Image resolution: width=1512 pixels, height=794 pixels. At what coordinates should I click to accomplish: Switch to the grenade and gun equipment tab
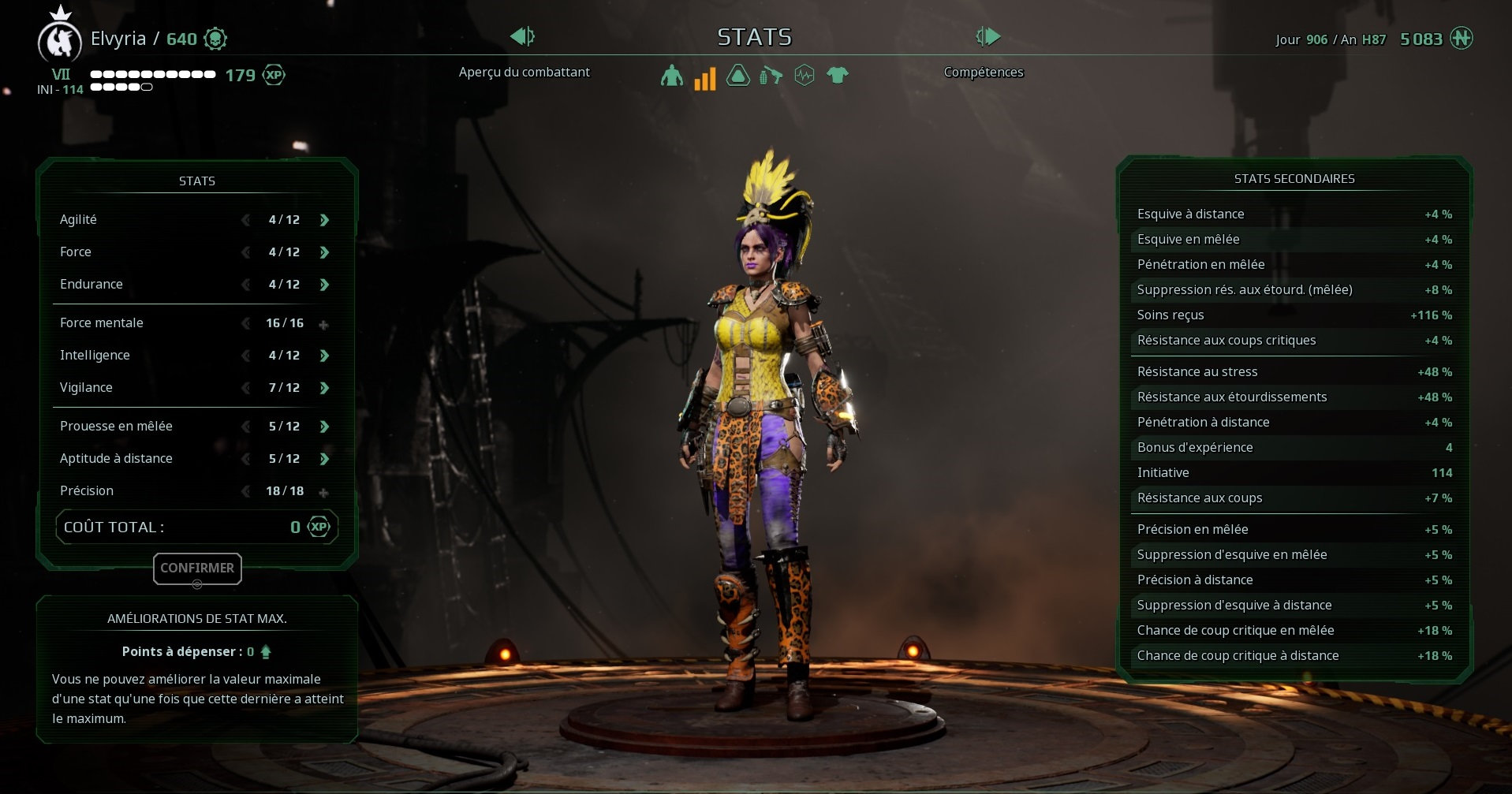771,76
